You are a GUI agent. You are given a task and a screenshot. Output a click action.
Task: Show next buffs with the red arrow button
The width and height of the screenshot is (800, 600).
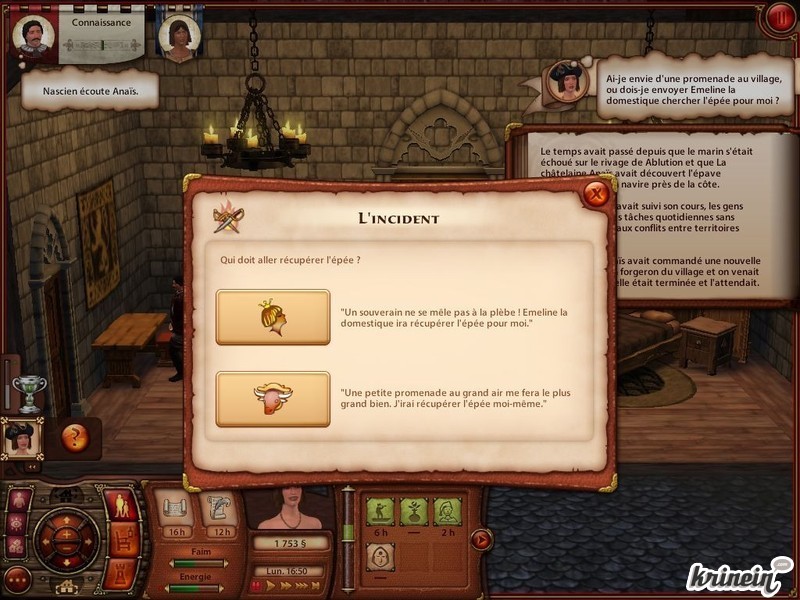click(481, 539)
